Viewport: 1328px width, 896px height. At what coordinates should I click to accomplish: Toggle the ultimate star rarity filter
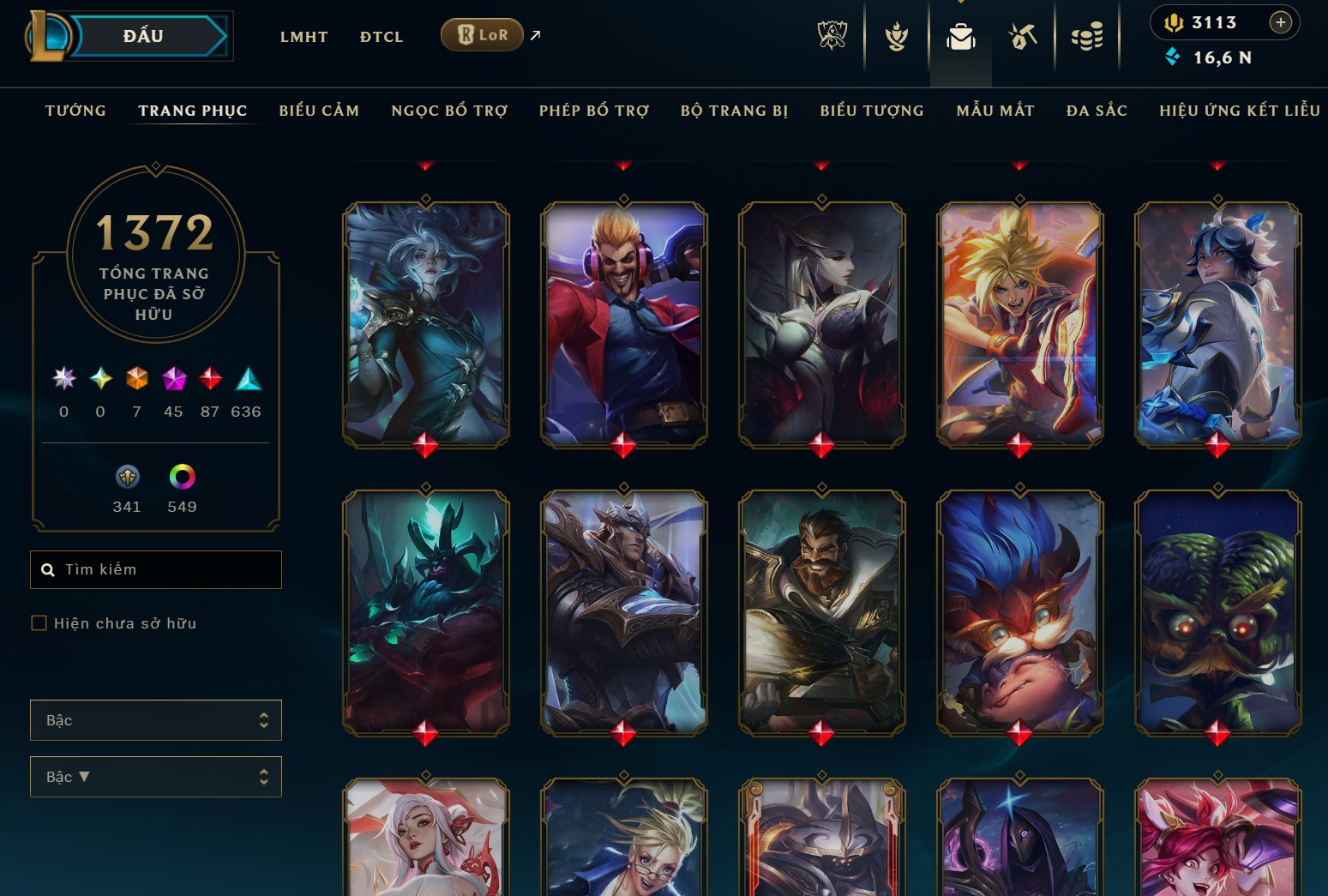pos(63,379)
